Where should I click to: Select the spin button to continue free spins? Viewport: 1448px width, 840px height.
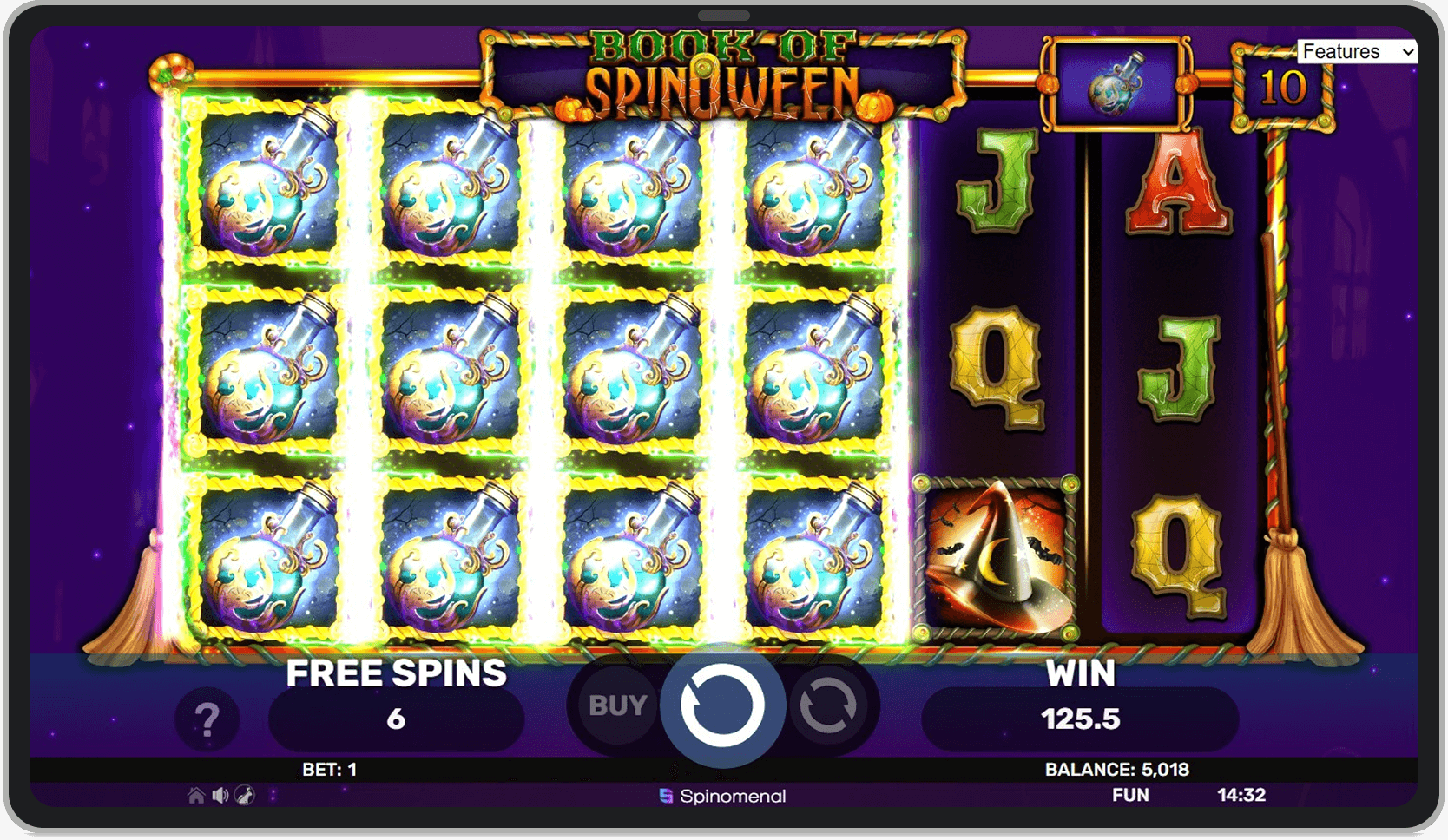(x=722, y=705)
